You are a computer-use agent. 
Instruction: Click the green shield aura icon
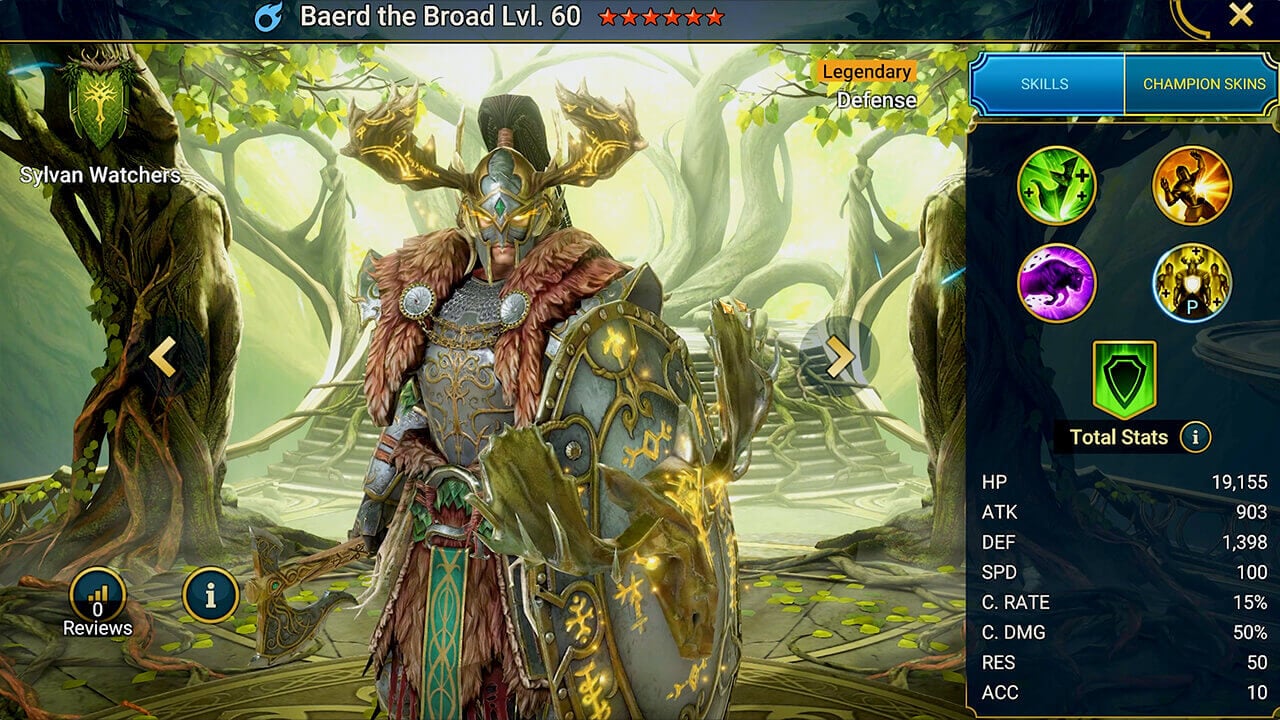[x=1124, y=379]
